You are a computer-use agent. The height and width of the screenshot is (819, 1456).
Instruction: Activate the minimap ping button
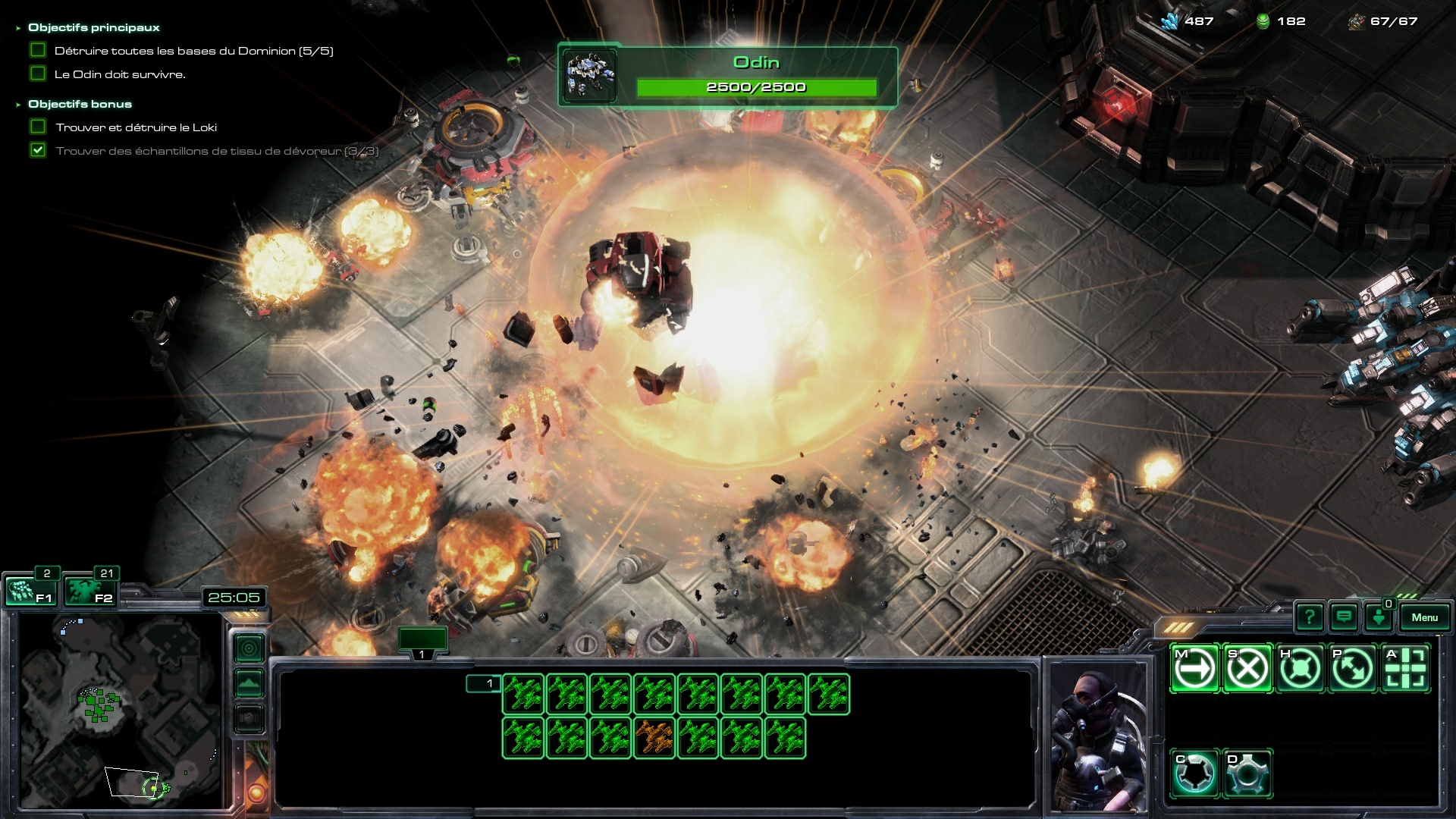pos(249,648)
